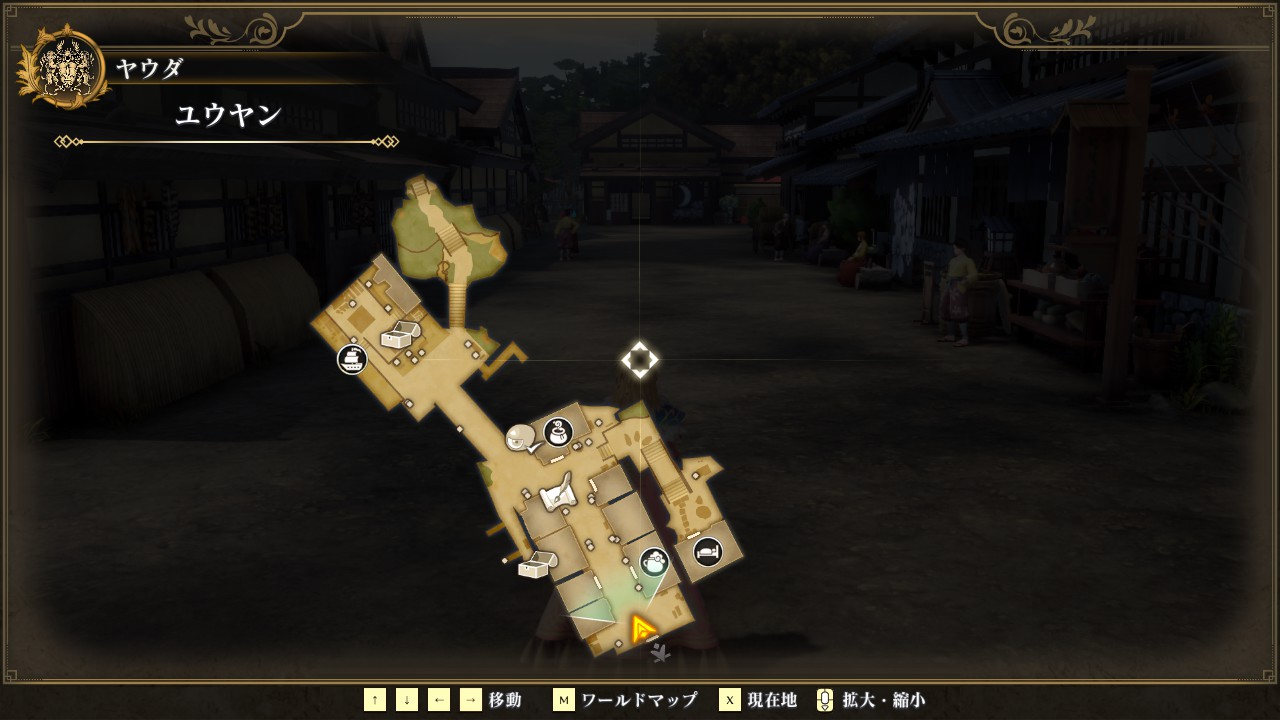Open the ワールドマップ world map
The image size is (1280, 720).
point(626,700)
